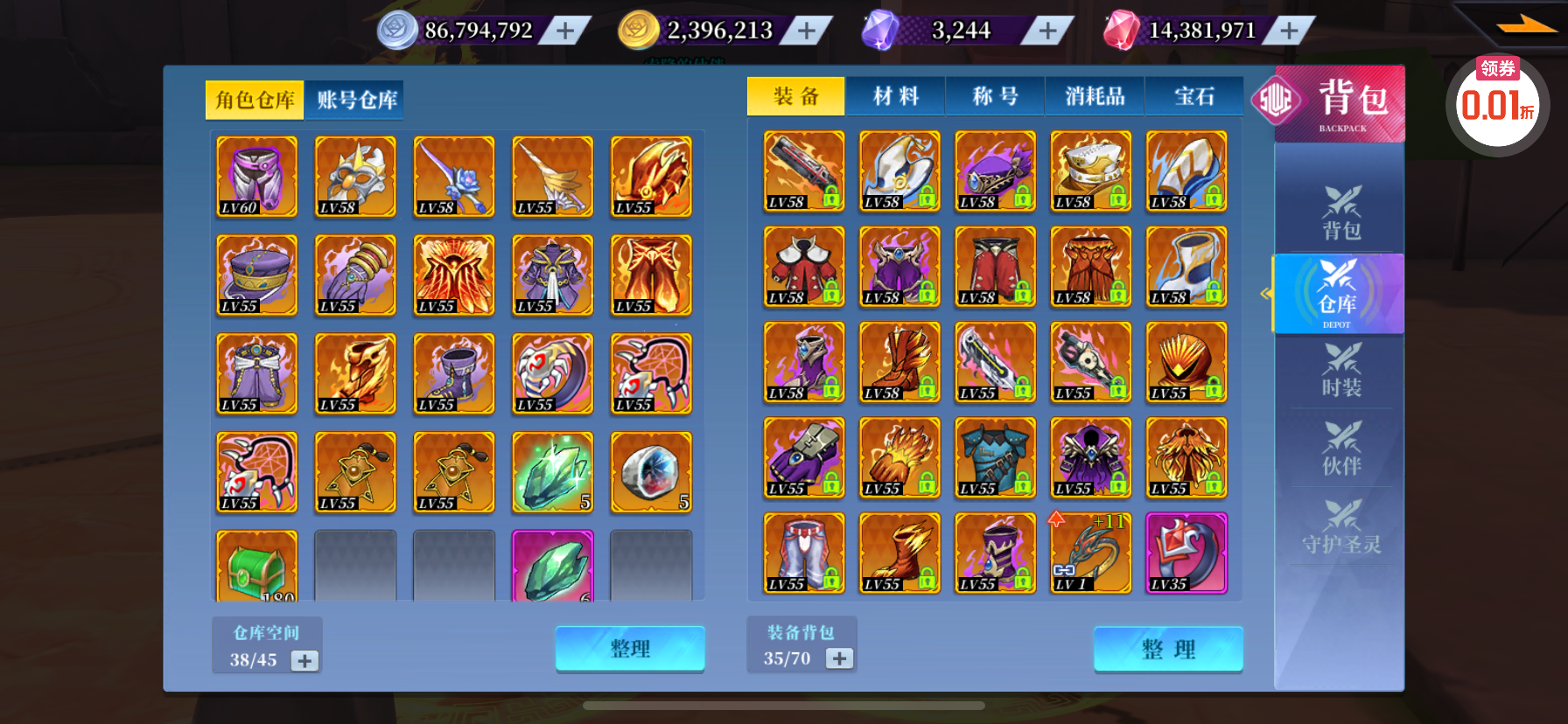Open the 宝石 tab
This screenshot has width=1568, height=724.
coord(1193,96)
